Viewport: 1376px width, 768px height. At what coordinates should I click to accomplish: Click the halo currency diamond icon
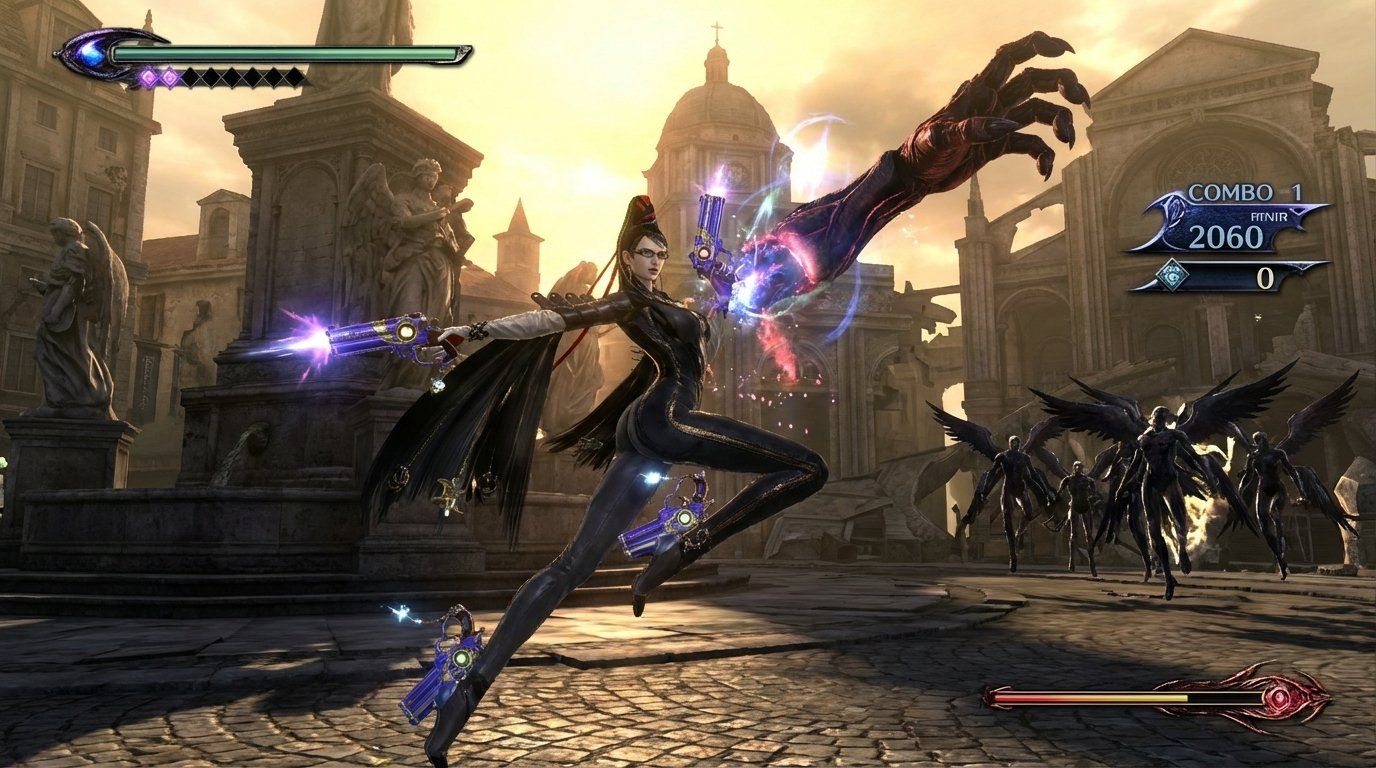coord(1173,275)
